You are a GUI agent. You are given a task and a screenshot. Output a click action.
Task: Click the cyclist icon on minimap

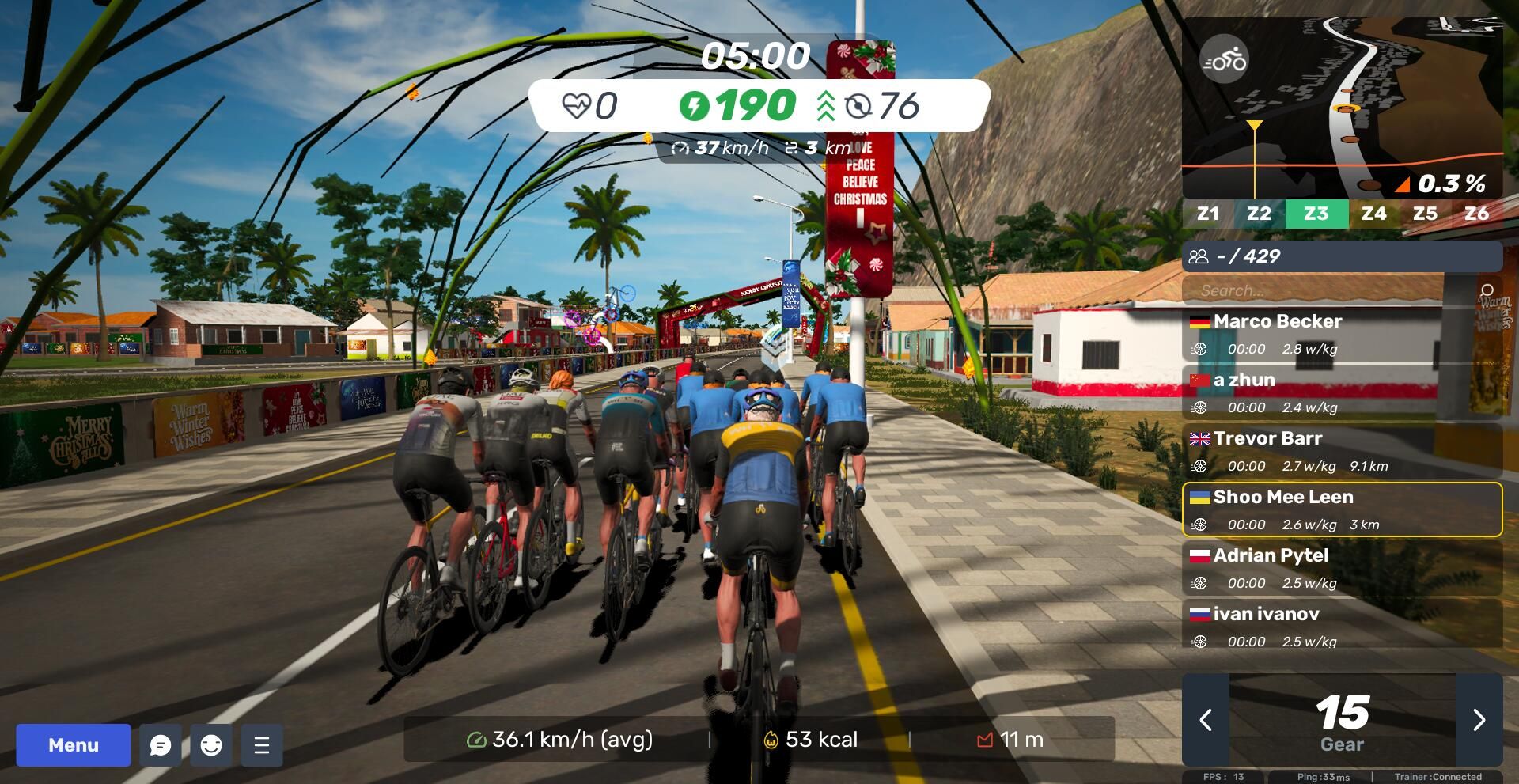pyautogui.click(x=1224, y=59)
